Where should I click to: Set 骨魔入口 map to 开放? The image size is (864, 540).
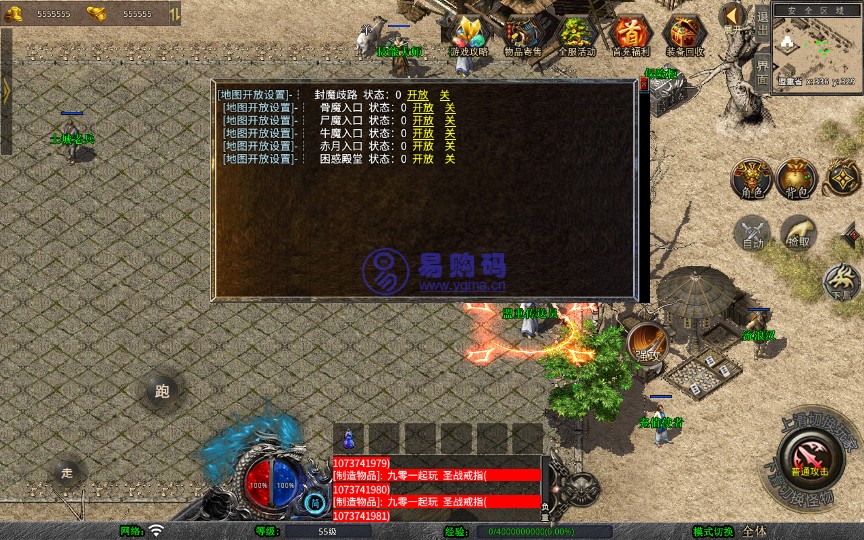coord(422,107)
